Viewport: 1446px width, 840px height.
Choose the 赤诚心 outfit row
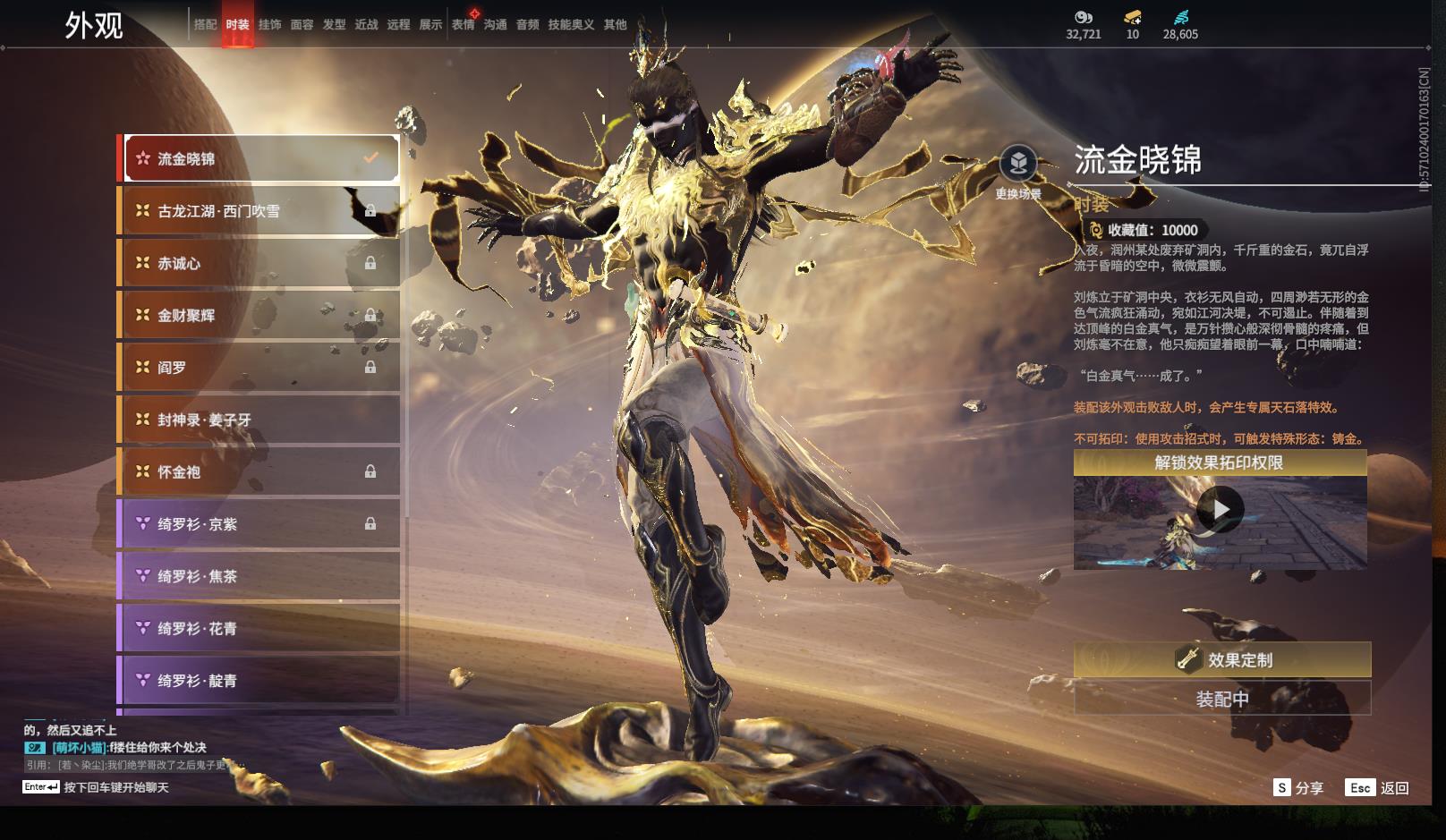pos(259,263)
